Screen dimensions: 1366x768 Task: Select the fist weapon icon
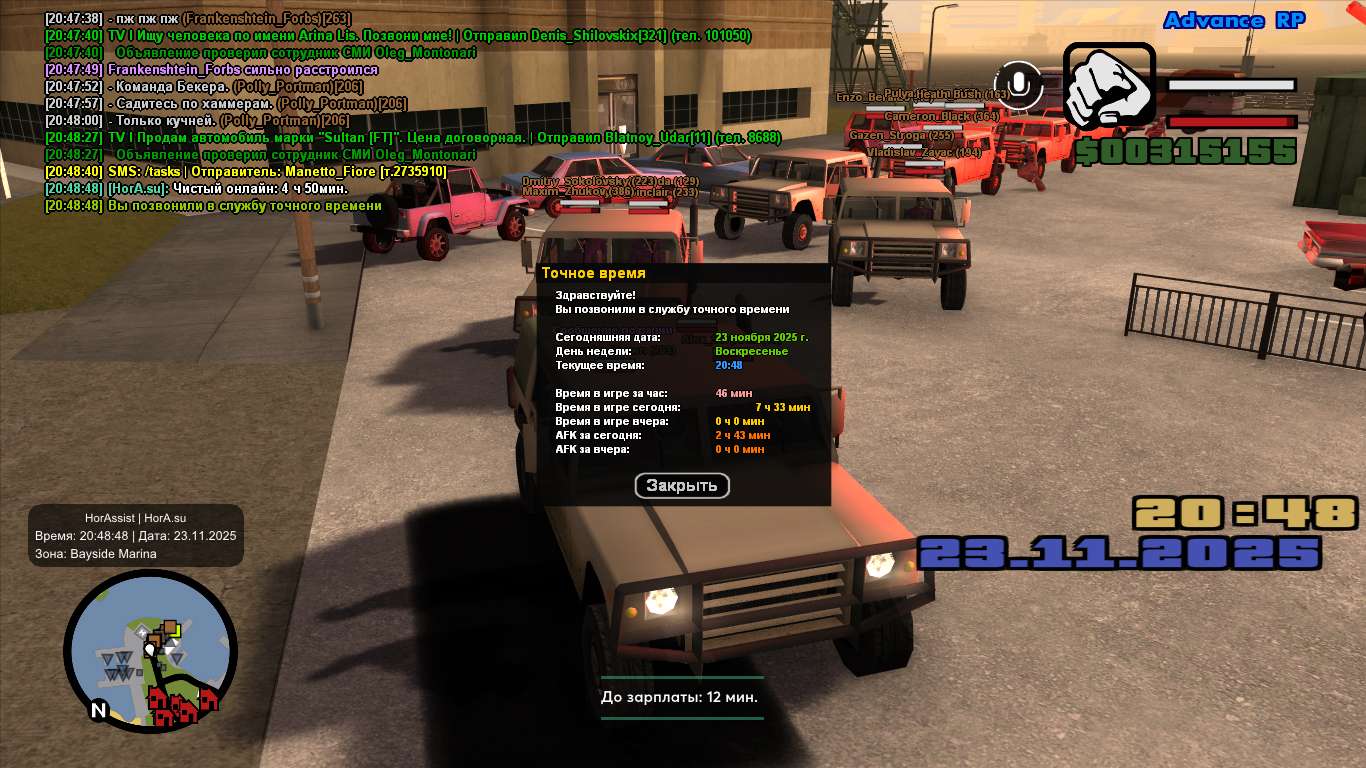tap(1109, 87)
